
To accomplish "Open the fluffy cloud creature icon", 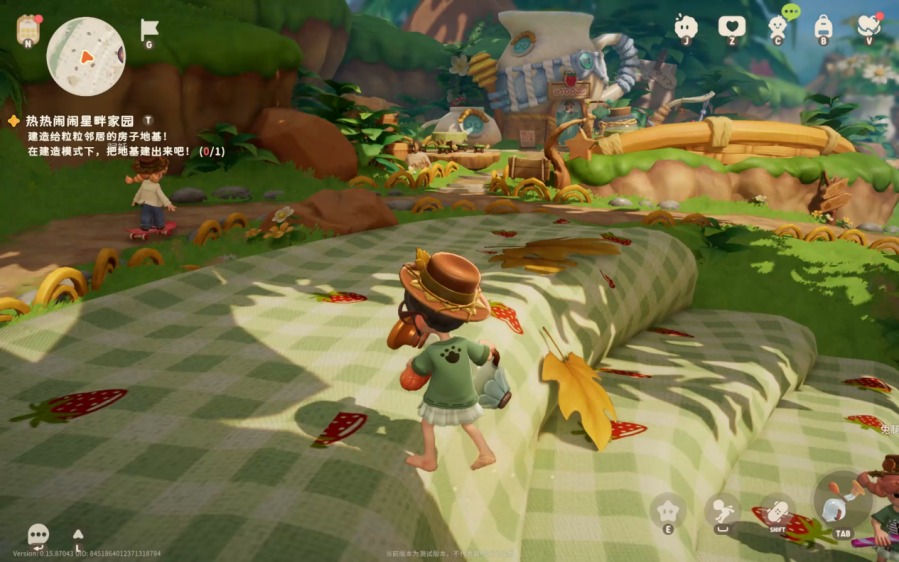I will (x=686, y=26).
